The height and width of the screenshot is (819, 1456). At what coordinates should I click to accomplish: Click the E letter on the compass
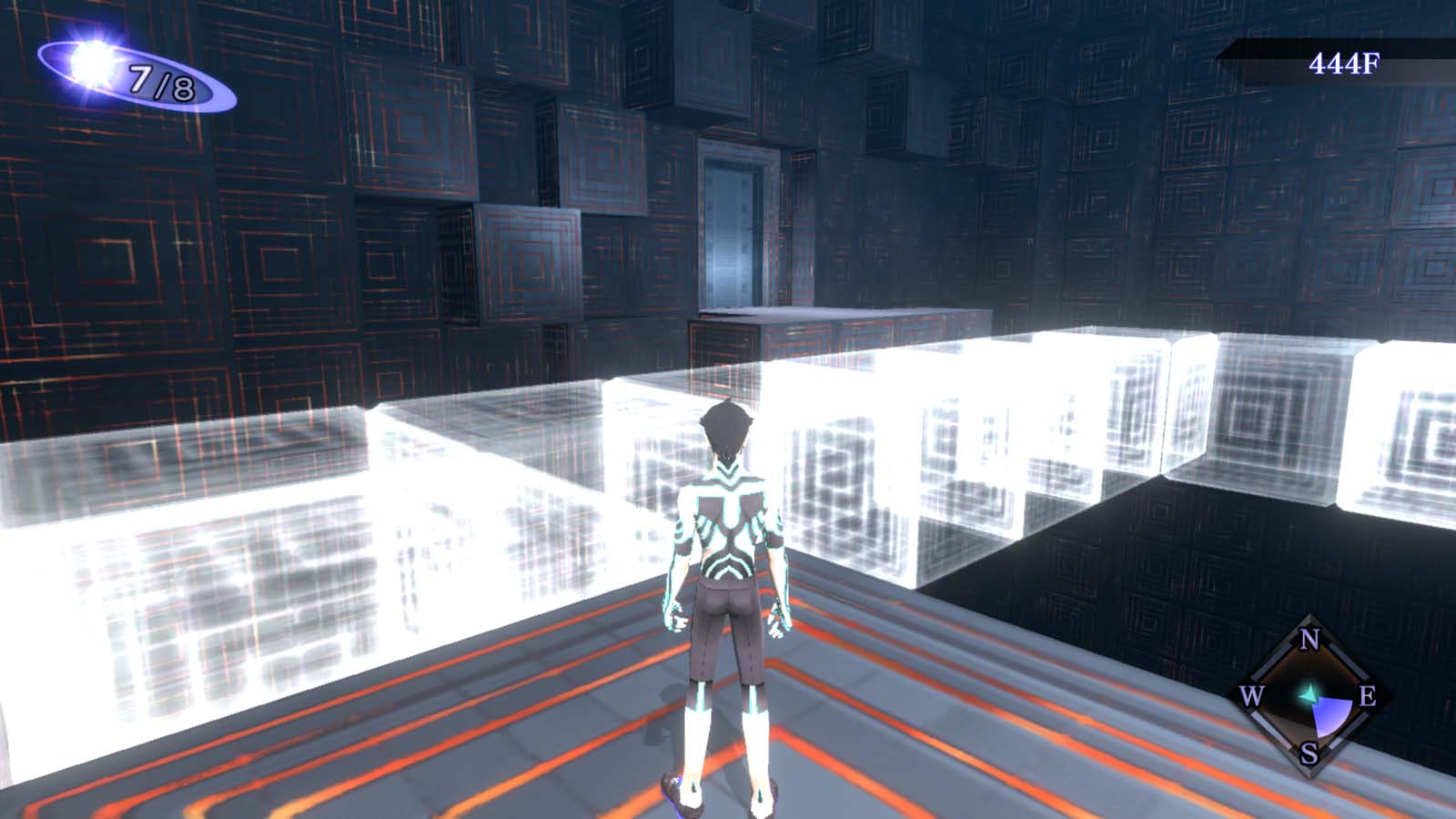click(x=1368, y=697)
